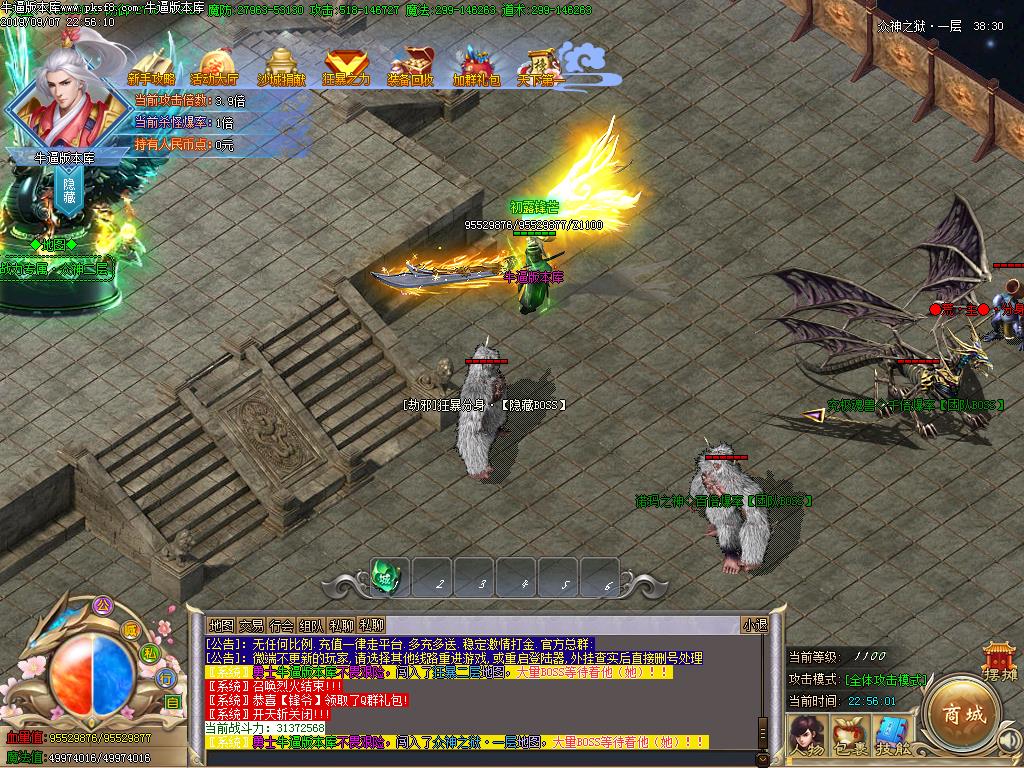Switch to the 组队 team tab
This screenshot has width=1024, height=768.
click(311, 625)
